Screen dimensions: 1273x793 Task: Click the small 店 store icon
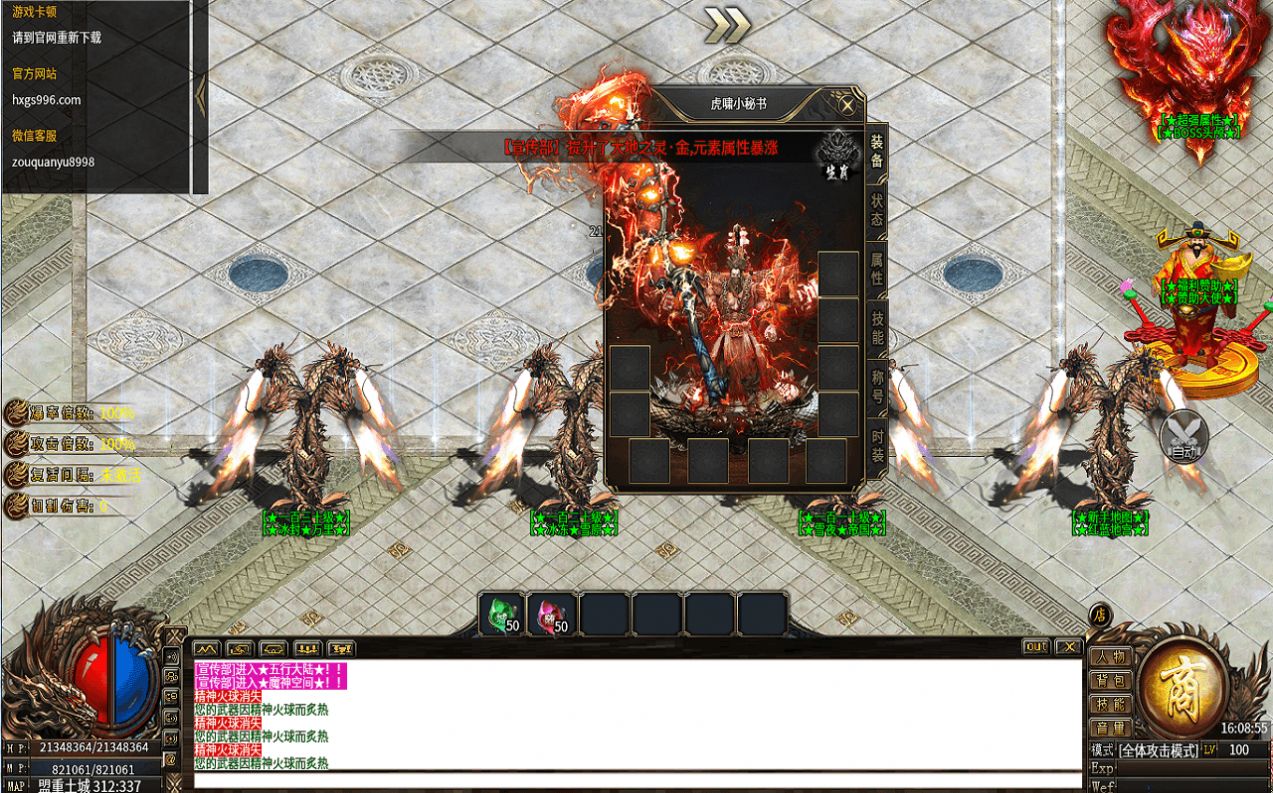tap(1100, 615)
